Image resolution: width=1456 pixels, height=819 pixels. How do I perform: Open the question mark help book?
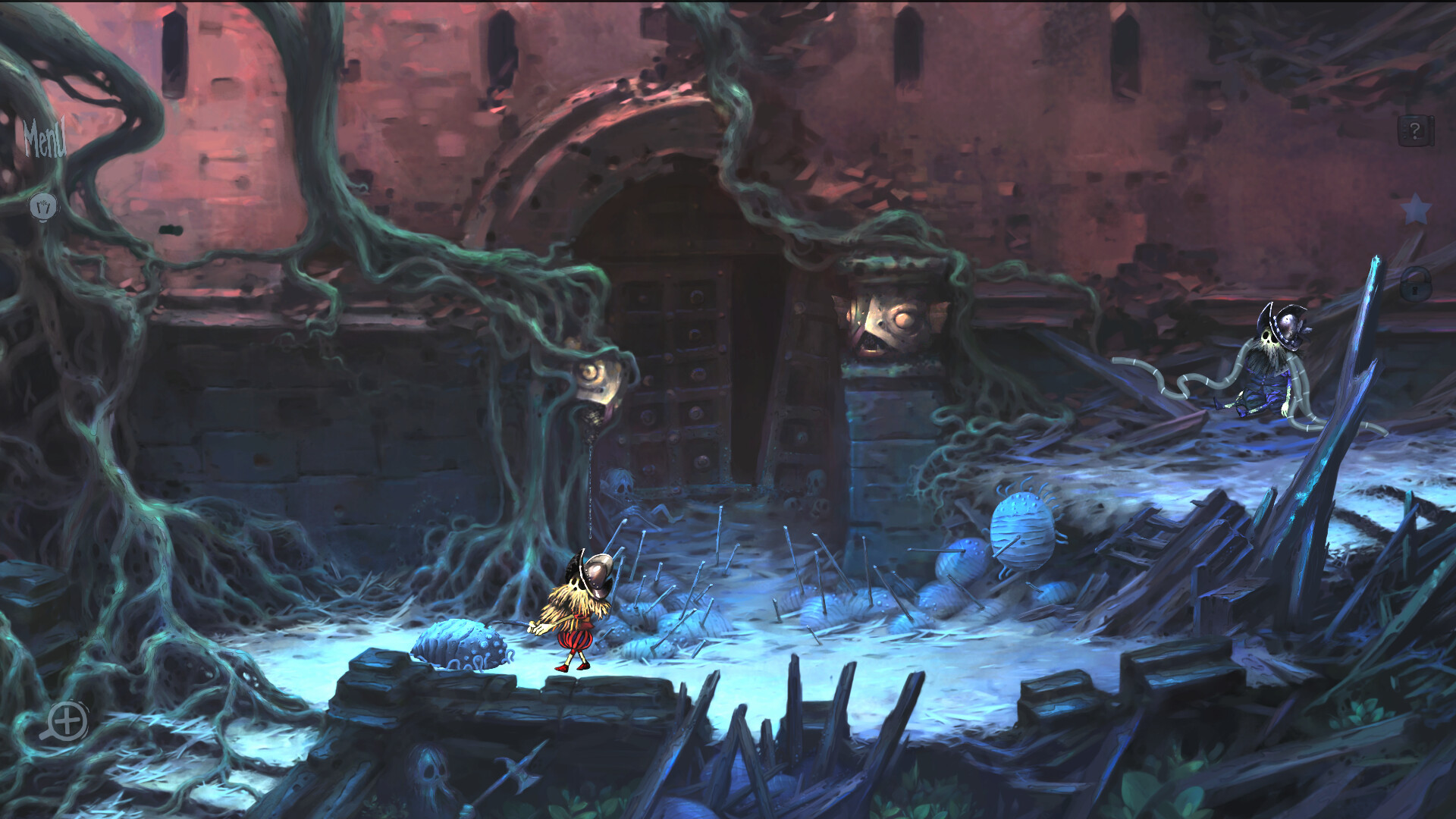coord(1415,132)
